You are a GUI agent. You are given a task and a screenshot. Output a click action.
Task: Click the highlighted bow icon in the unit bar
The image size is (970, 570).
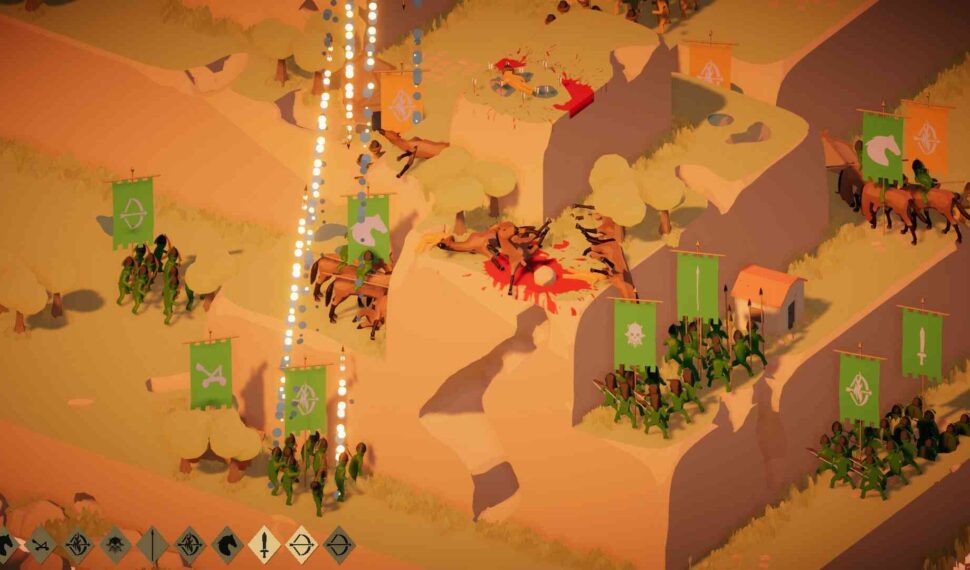pyautogui.click(x=302, y=545)
